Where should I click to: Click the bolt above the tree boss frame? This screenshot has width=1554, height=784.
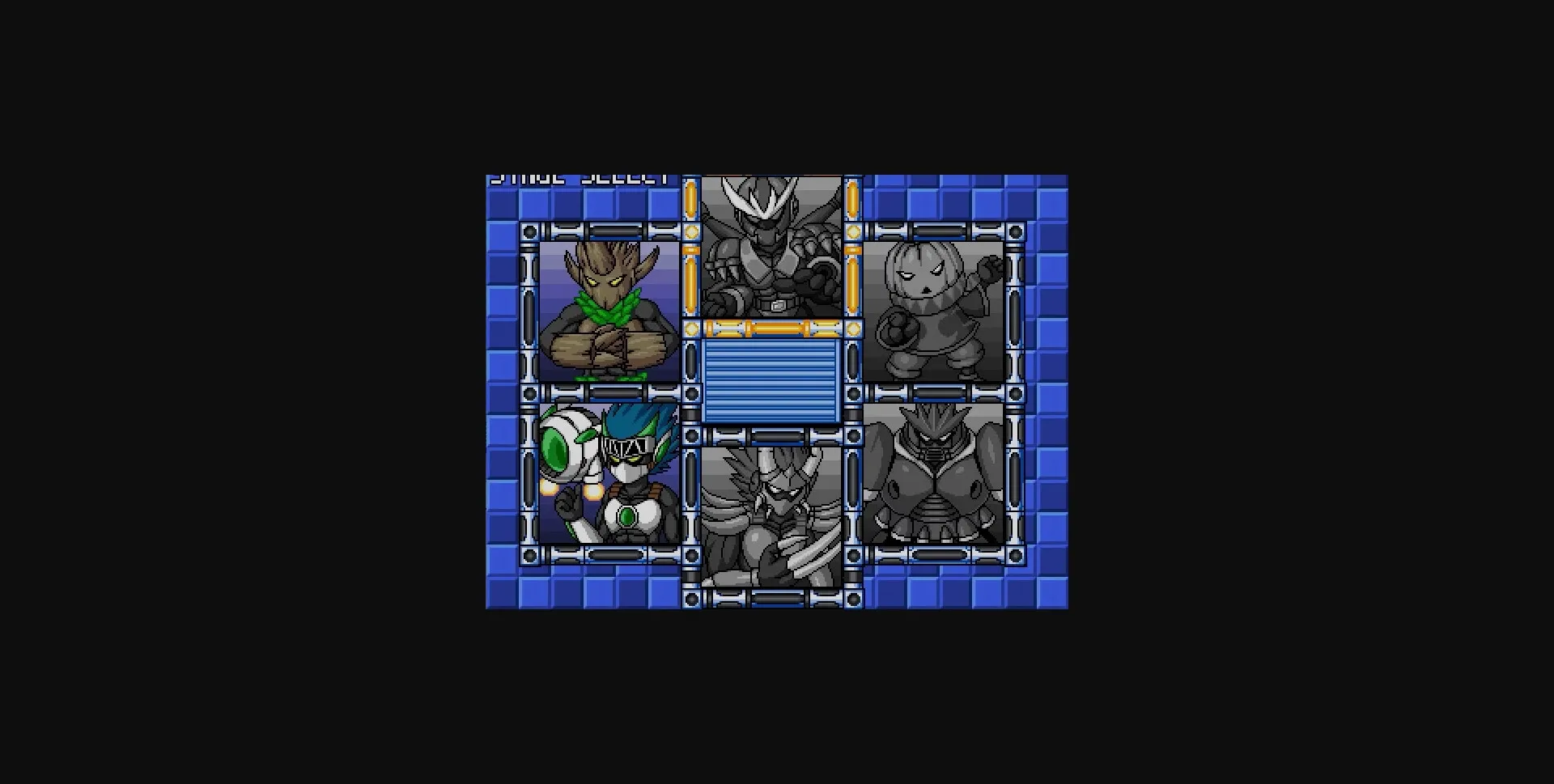(x=529, y=232)
